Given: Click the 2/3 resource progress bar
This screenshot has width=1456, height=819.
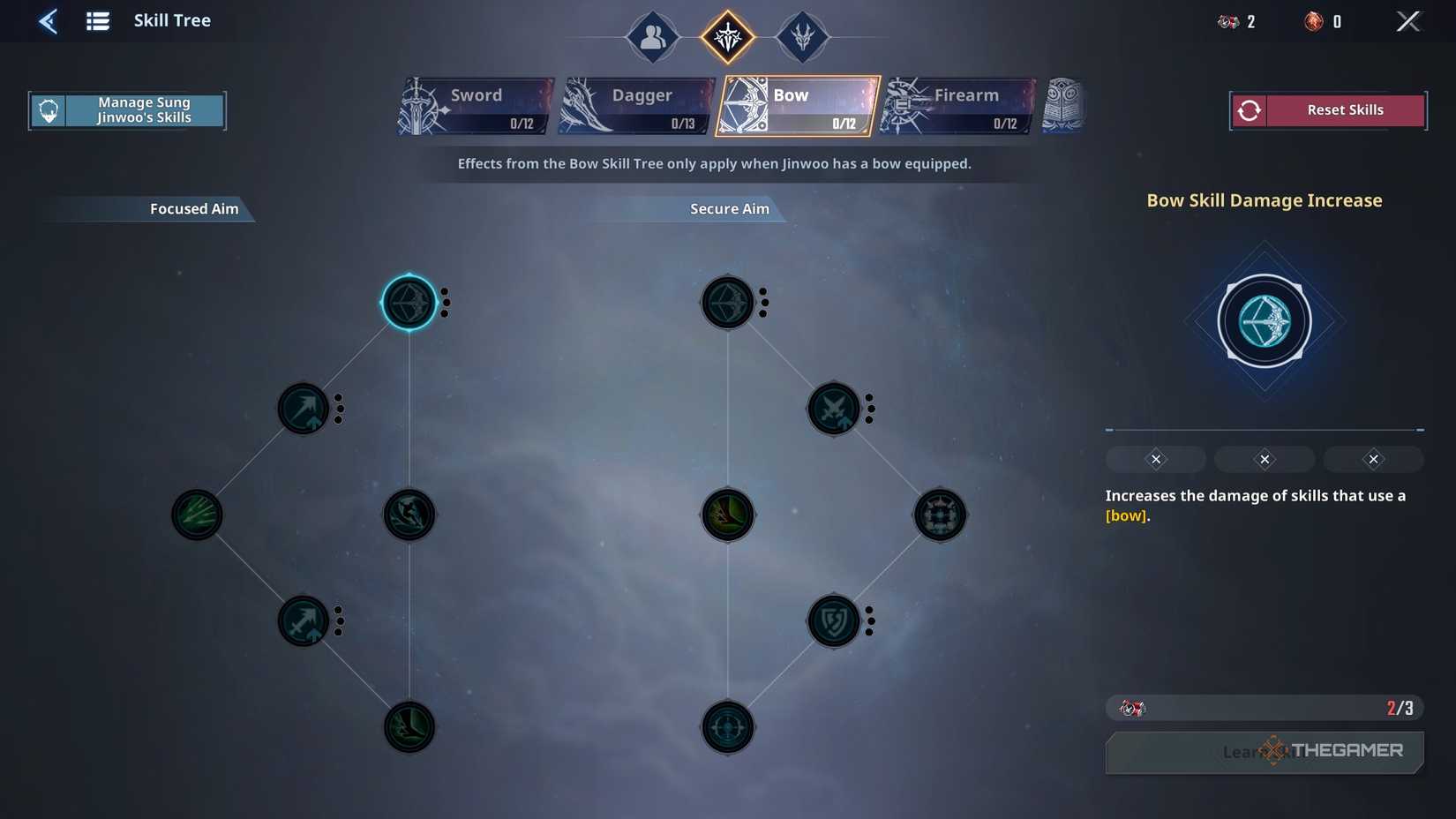Looking at the screenshot, I should click(1264, 708).
